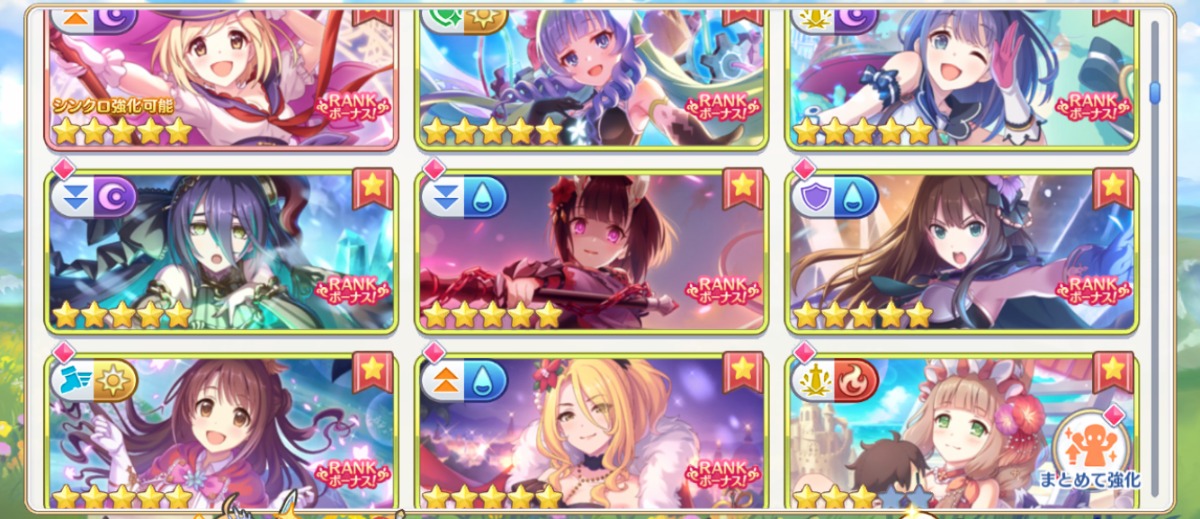Choose the long brown-haired shield-type card
The height and width of the screenshot is (519, 1200).
coord(960,252)
